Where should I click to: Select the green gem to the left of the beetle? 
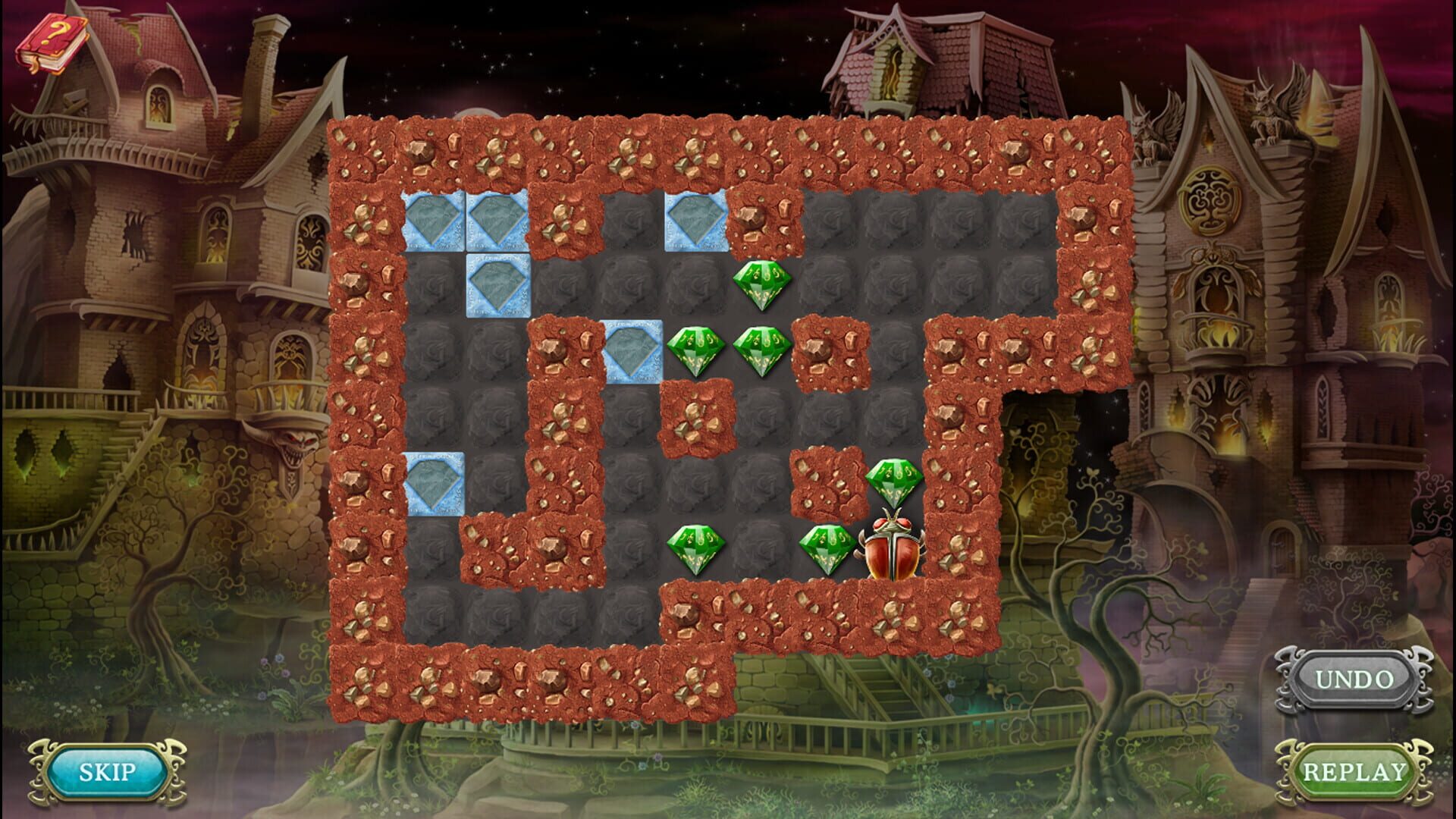click(x=827, y=546)
